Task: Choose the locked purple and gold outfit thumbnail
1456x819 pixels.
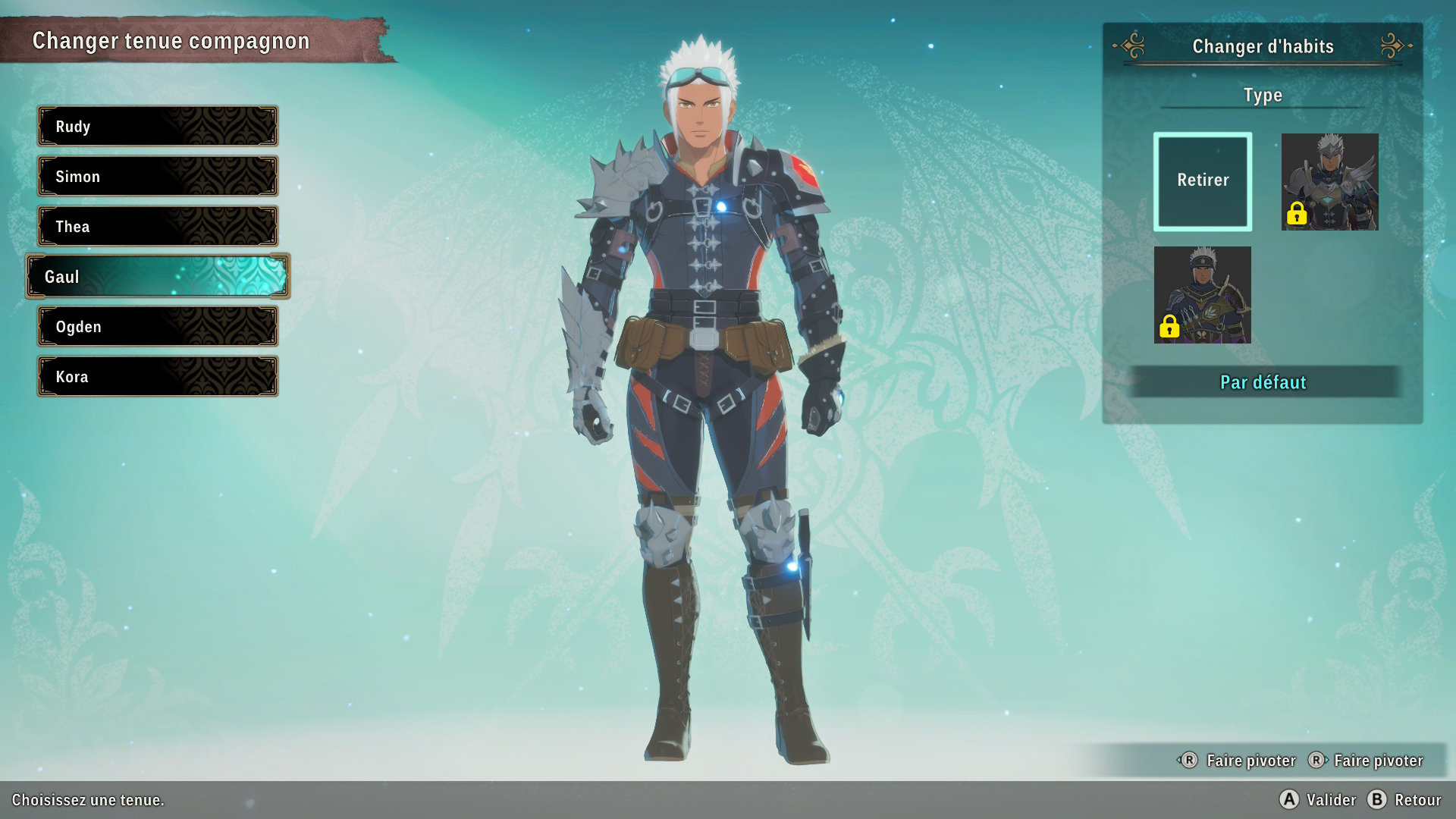Action: click(1203, 295)
